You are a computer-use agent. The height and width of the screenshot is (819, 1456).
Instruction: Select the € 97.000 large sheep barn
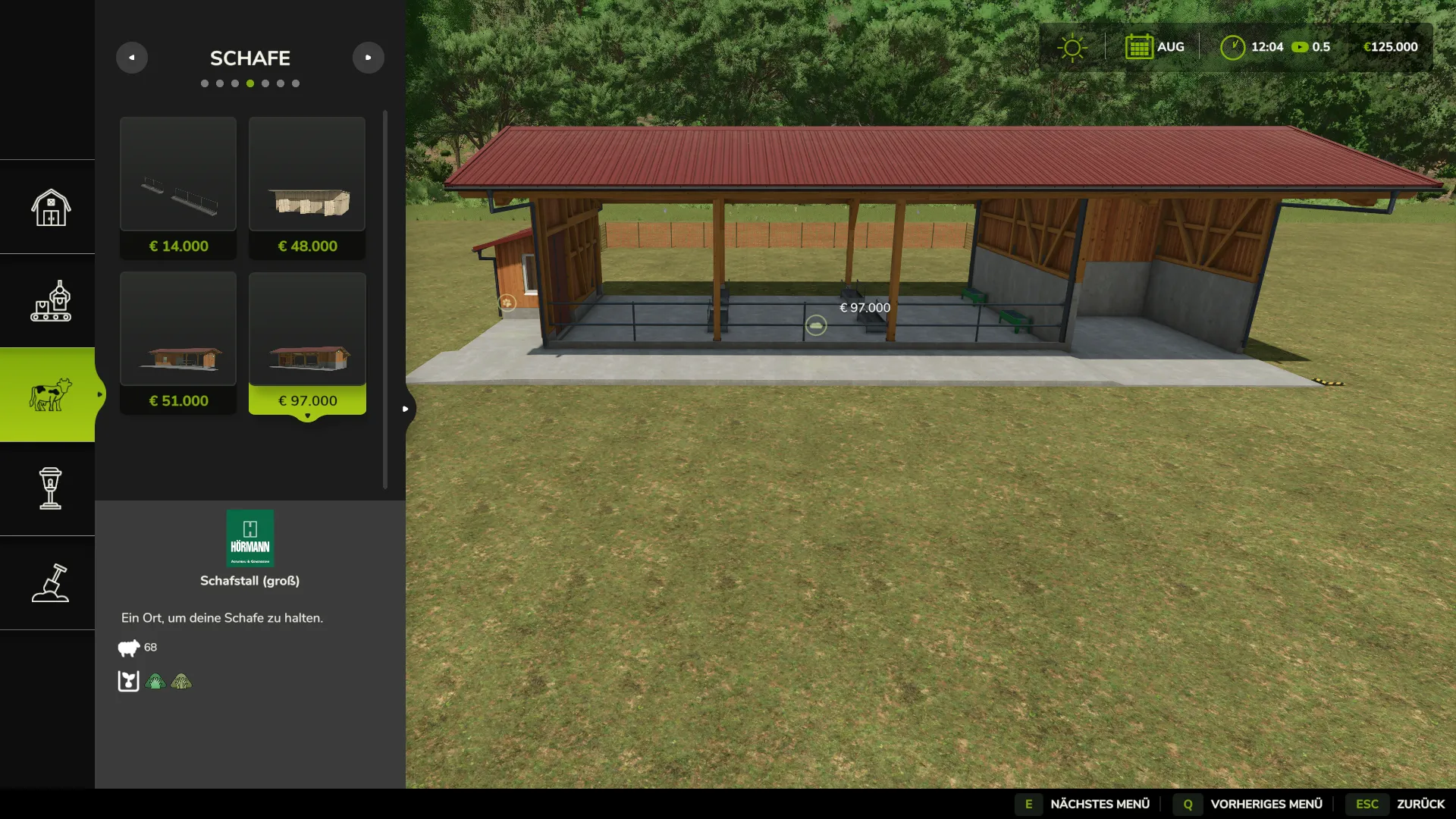[x=307, y=342]
